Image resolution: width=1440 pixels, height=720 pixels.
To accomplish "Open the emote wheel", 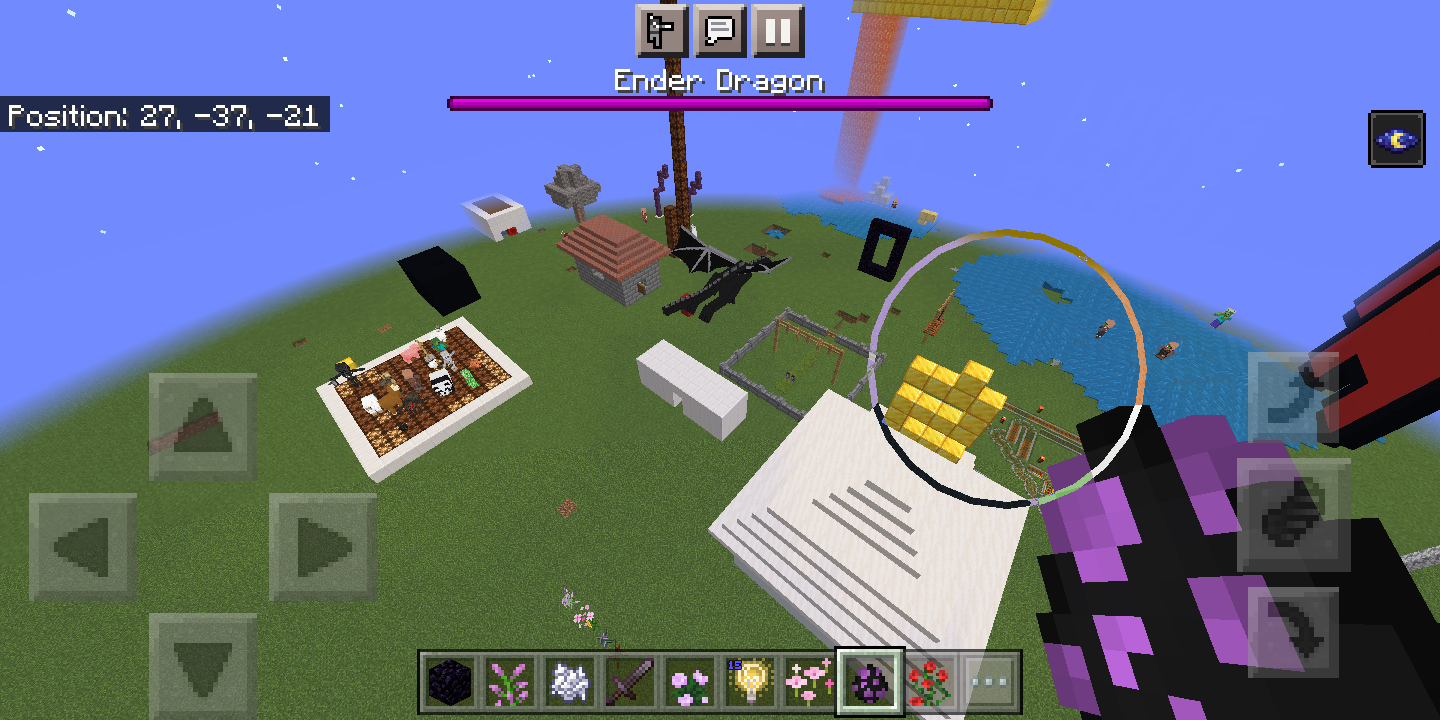I will click(x=663, y=31).
